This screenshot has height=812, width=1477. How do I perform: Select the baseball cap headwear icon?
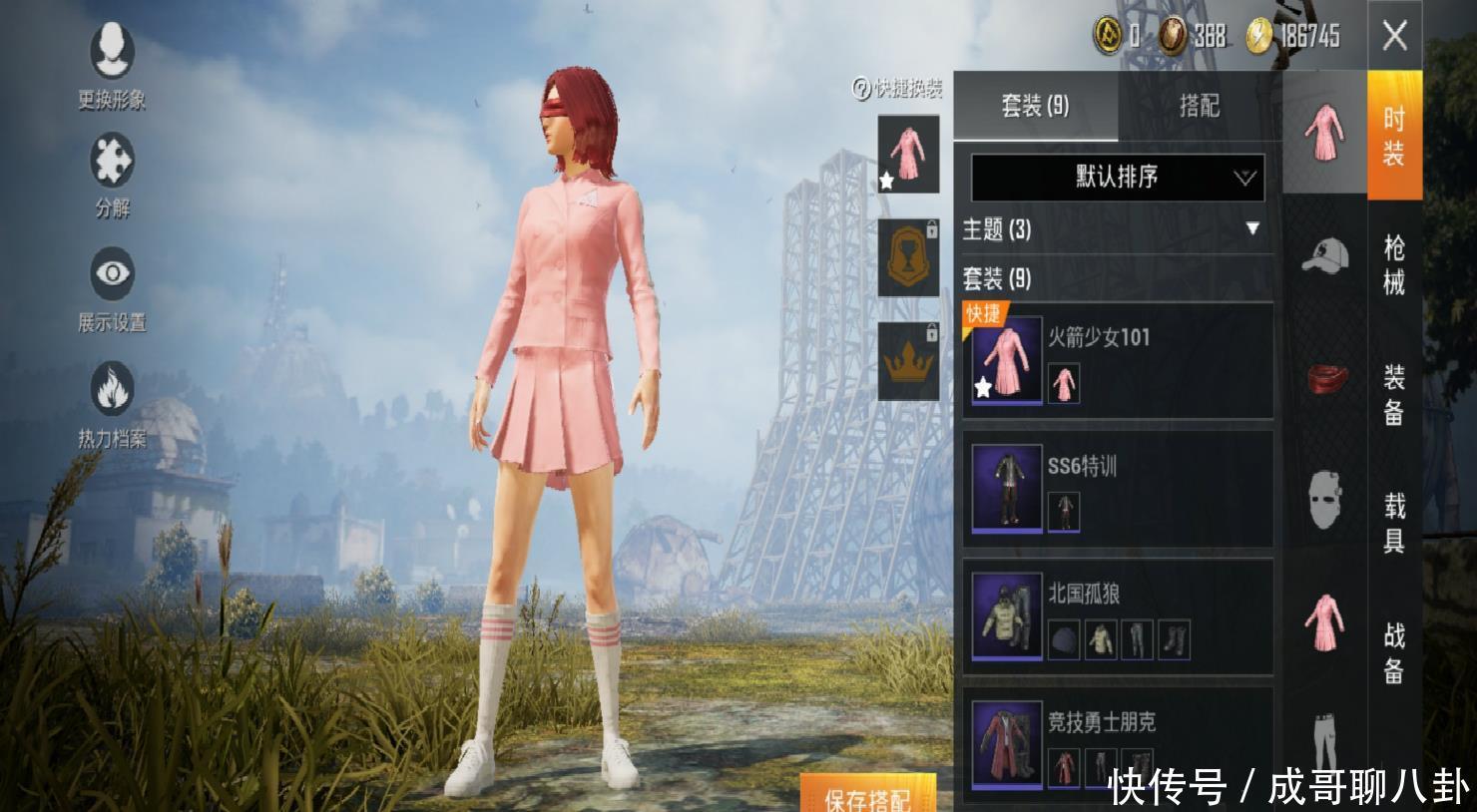pos(1324,255)
